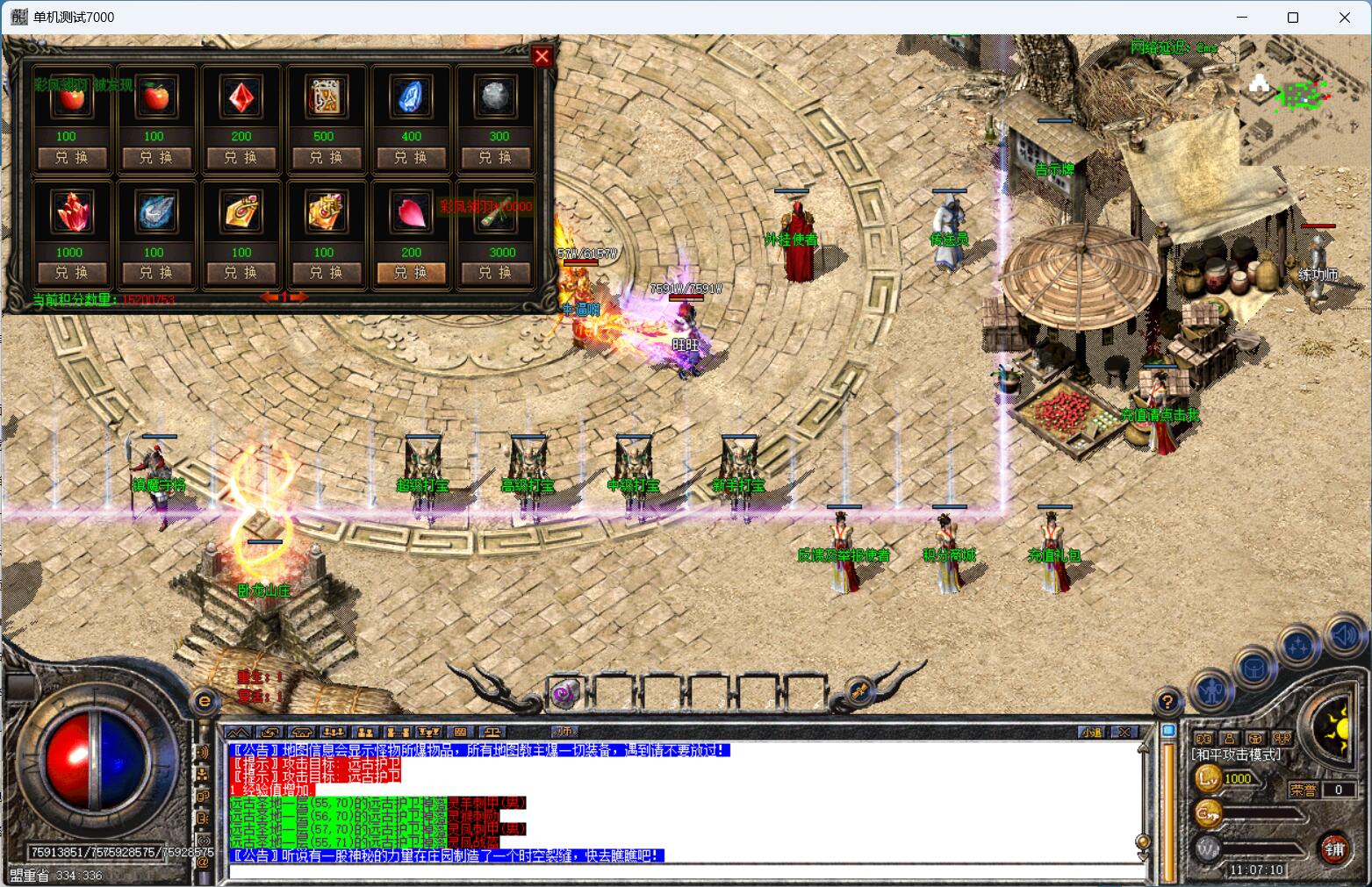Image resolution: width=1372 pixels, height=887 pixels.
Task: Open the character equipment panel
Action: tap(1214, 690)
